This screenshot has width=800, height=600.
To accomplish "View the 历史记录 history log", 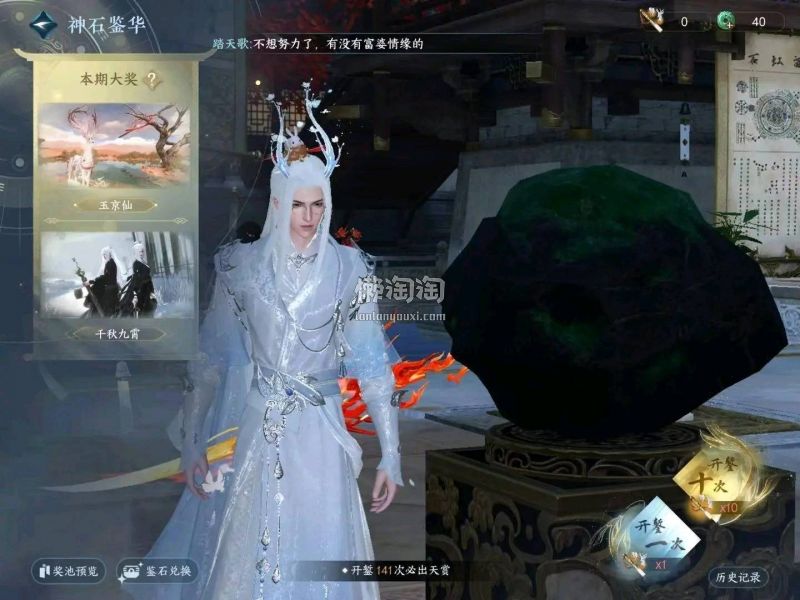I will (738, 577).
